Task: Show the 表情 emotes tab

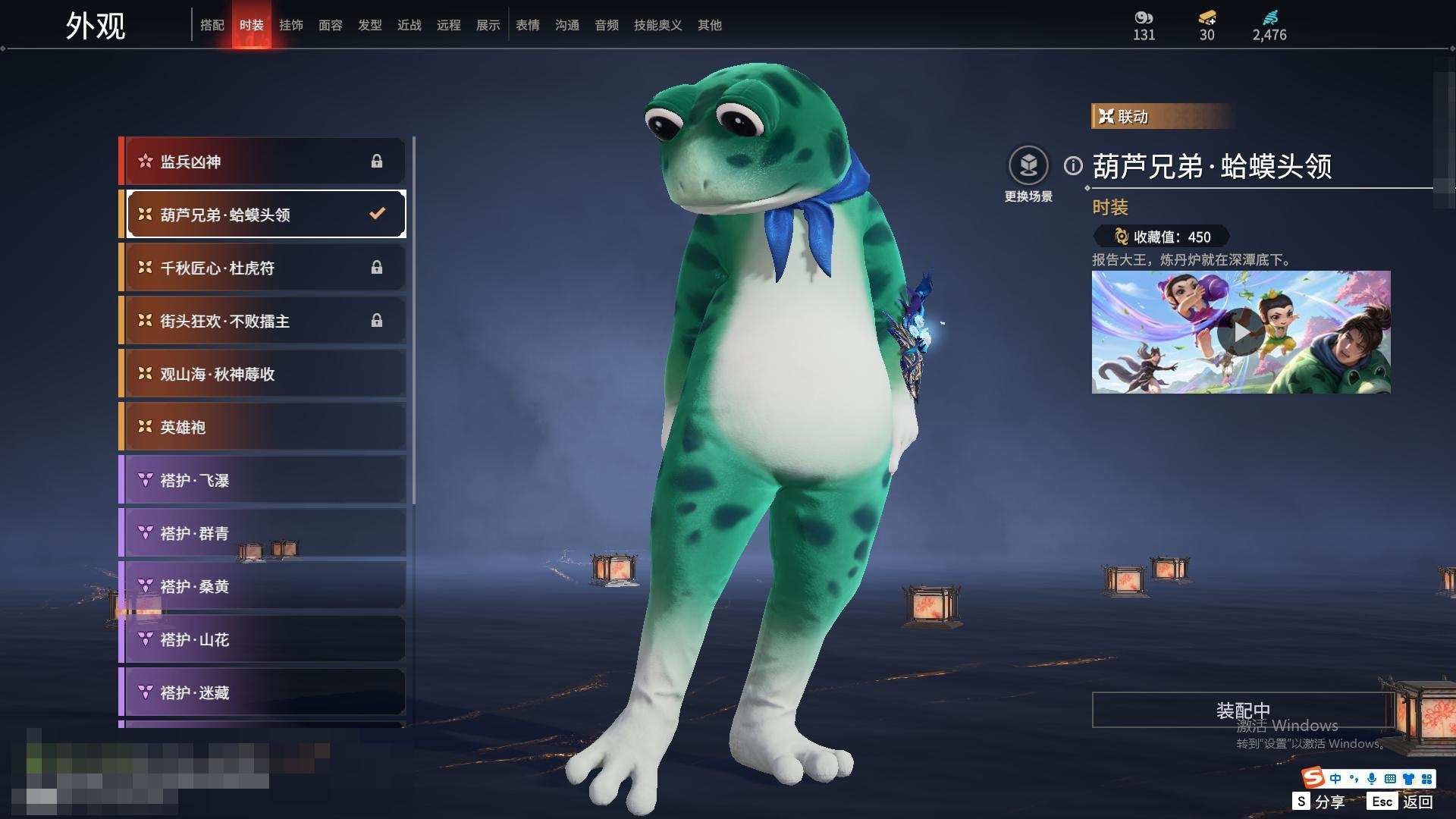Action: (528, 25)
